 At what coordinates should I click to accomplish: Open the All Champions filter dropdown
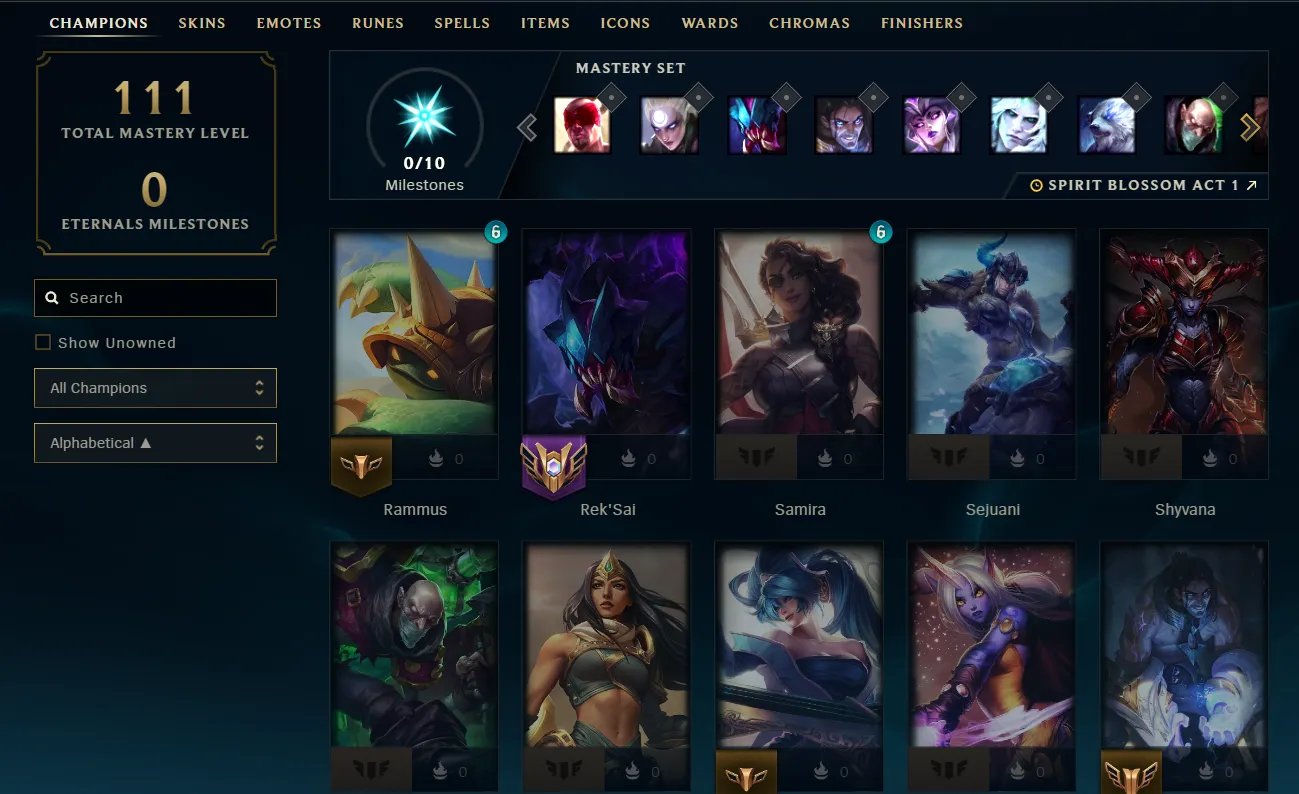(x=155, y=388)
